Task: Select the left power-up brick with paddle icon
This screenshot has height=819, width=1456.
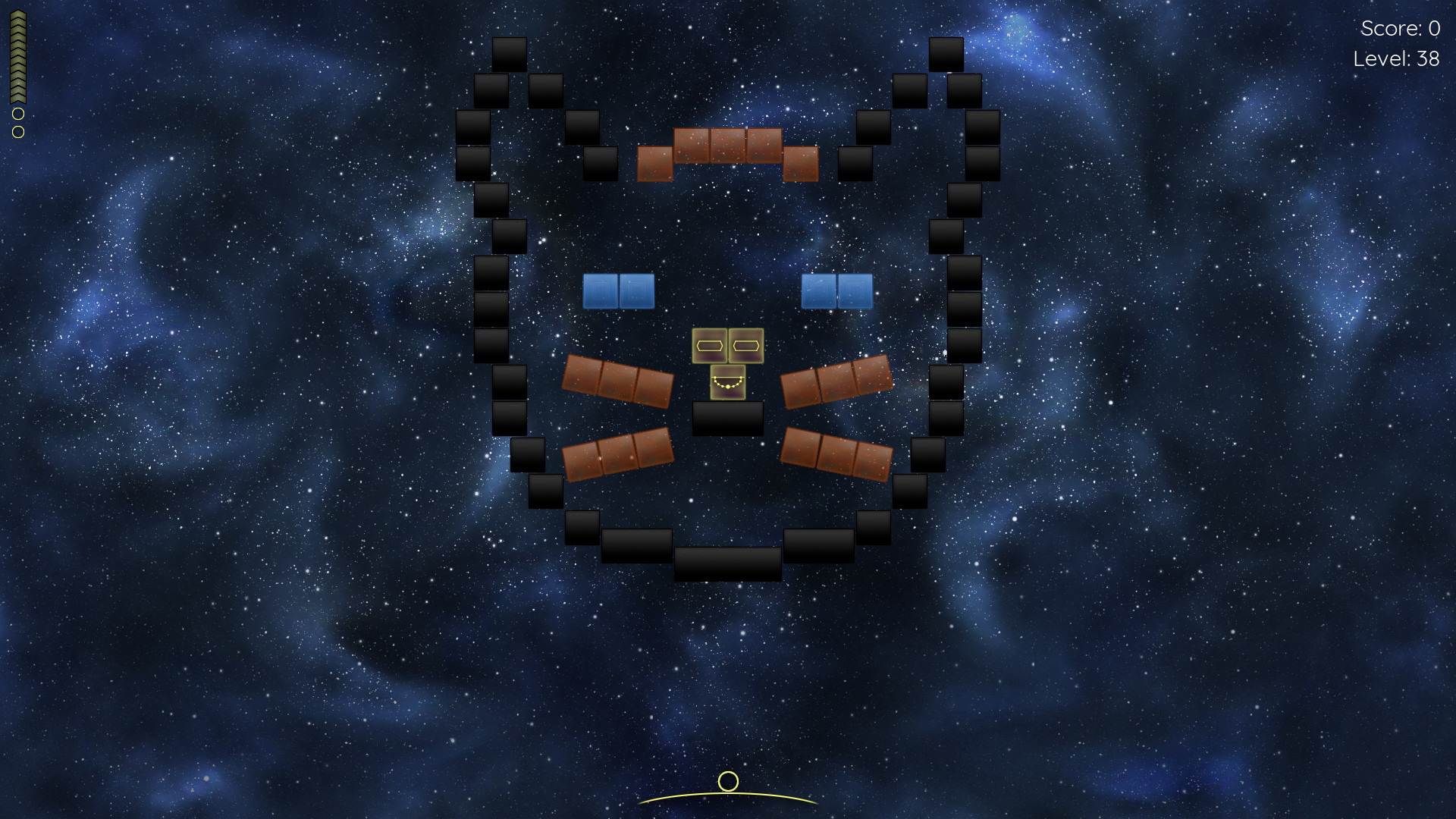Action: pyautogui.click(x=710, y=345)
